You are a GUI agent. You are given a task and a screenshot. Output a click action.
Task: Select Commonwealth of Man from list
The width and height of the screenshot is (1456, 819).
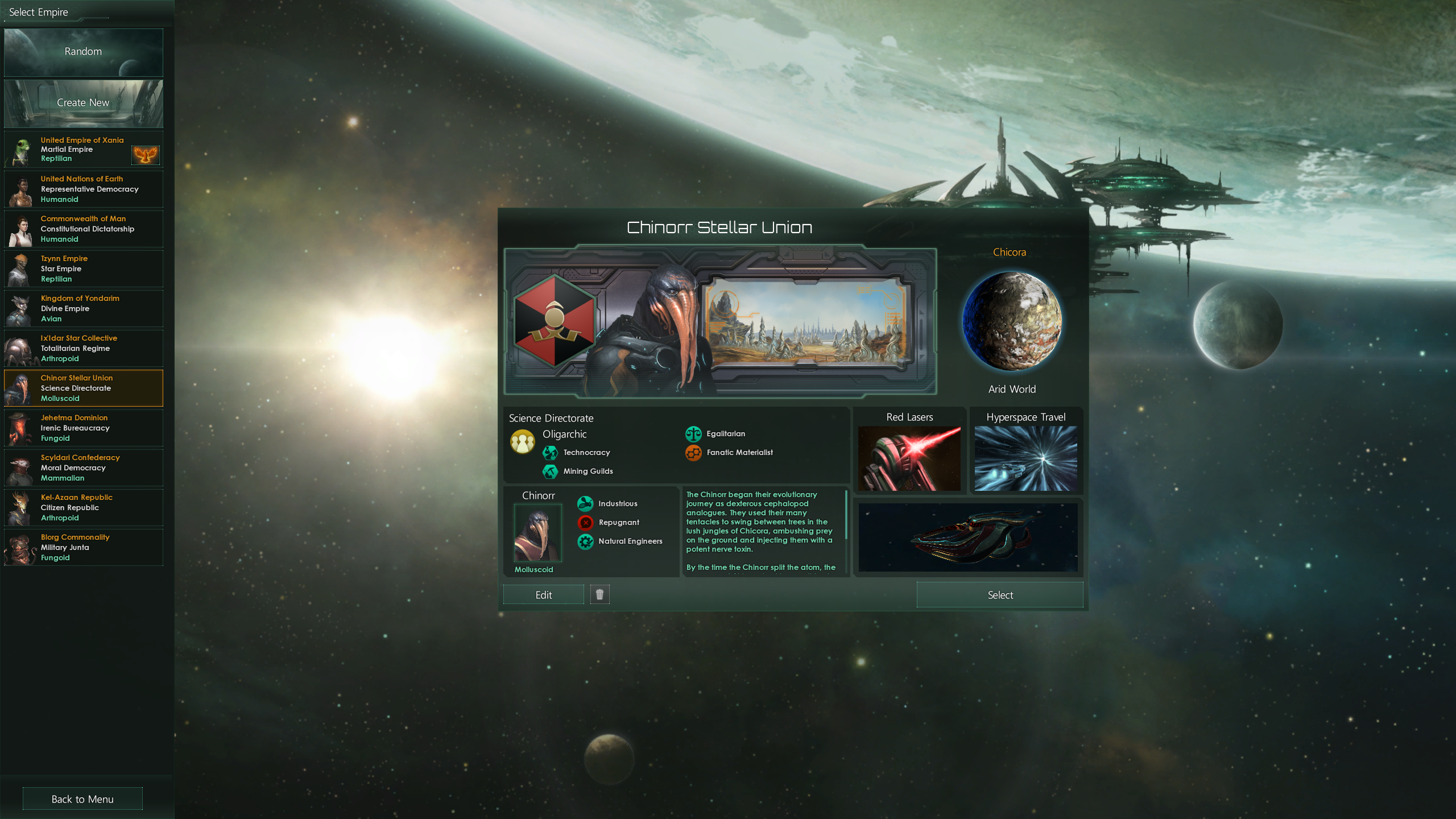(83, 229)
